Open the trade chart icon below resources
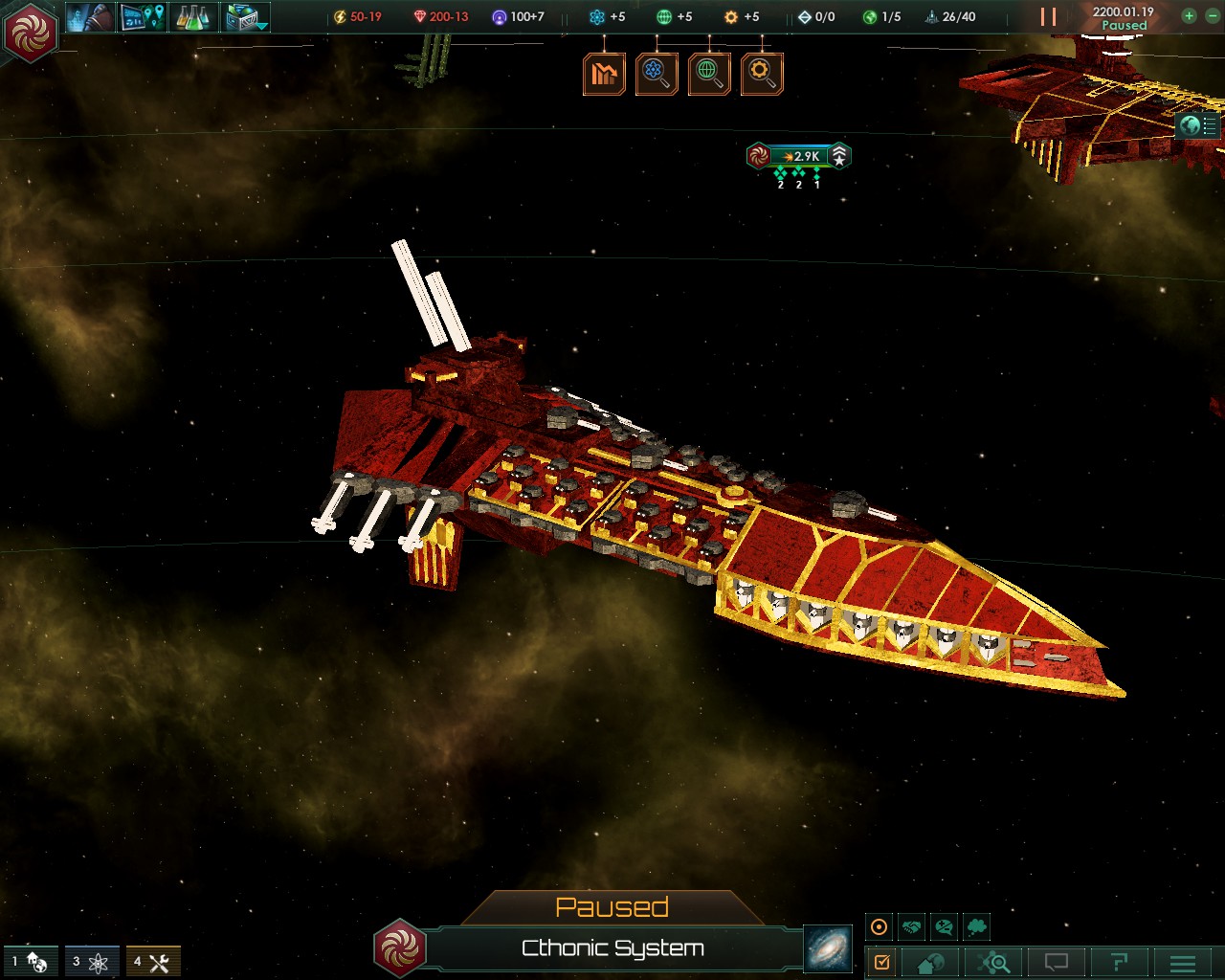The image size is (1225, 980). click(x=603, y=74)
